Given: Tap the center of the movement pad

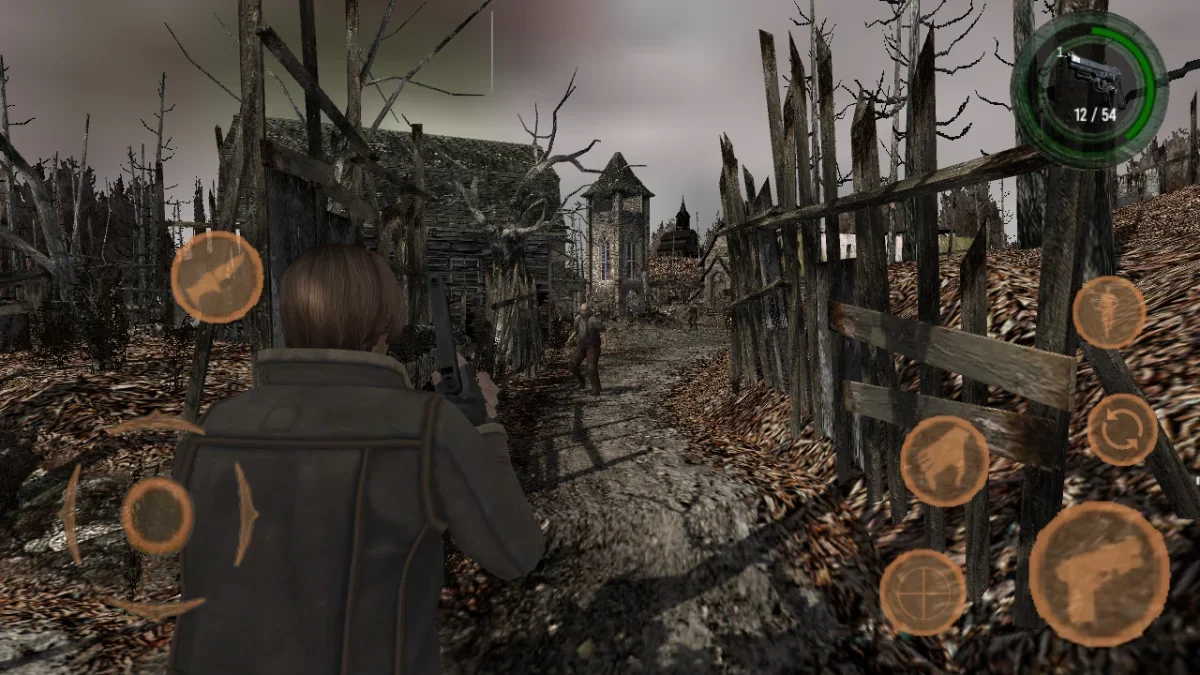Looking at the screenshot, I should point(157,516).
